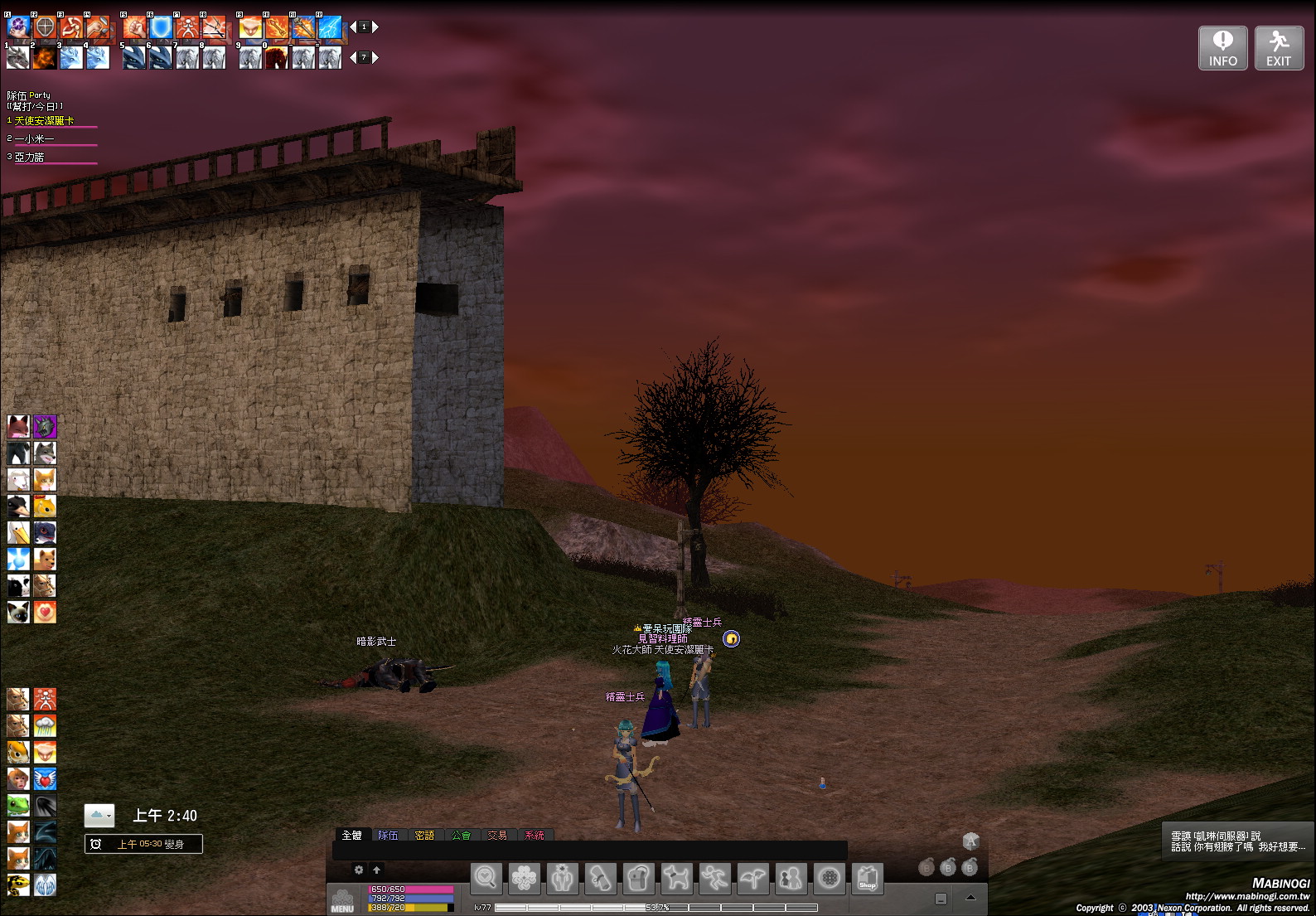Viewport: 1316px width, 916px height.
Task: Open the quest scroll icon
Action: pyautogui.click(x=600, y=878)
